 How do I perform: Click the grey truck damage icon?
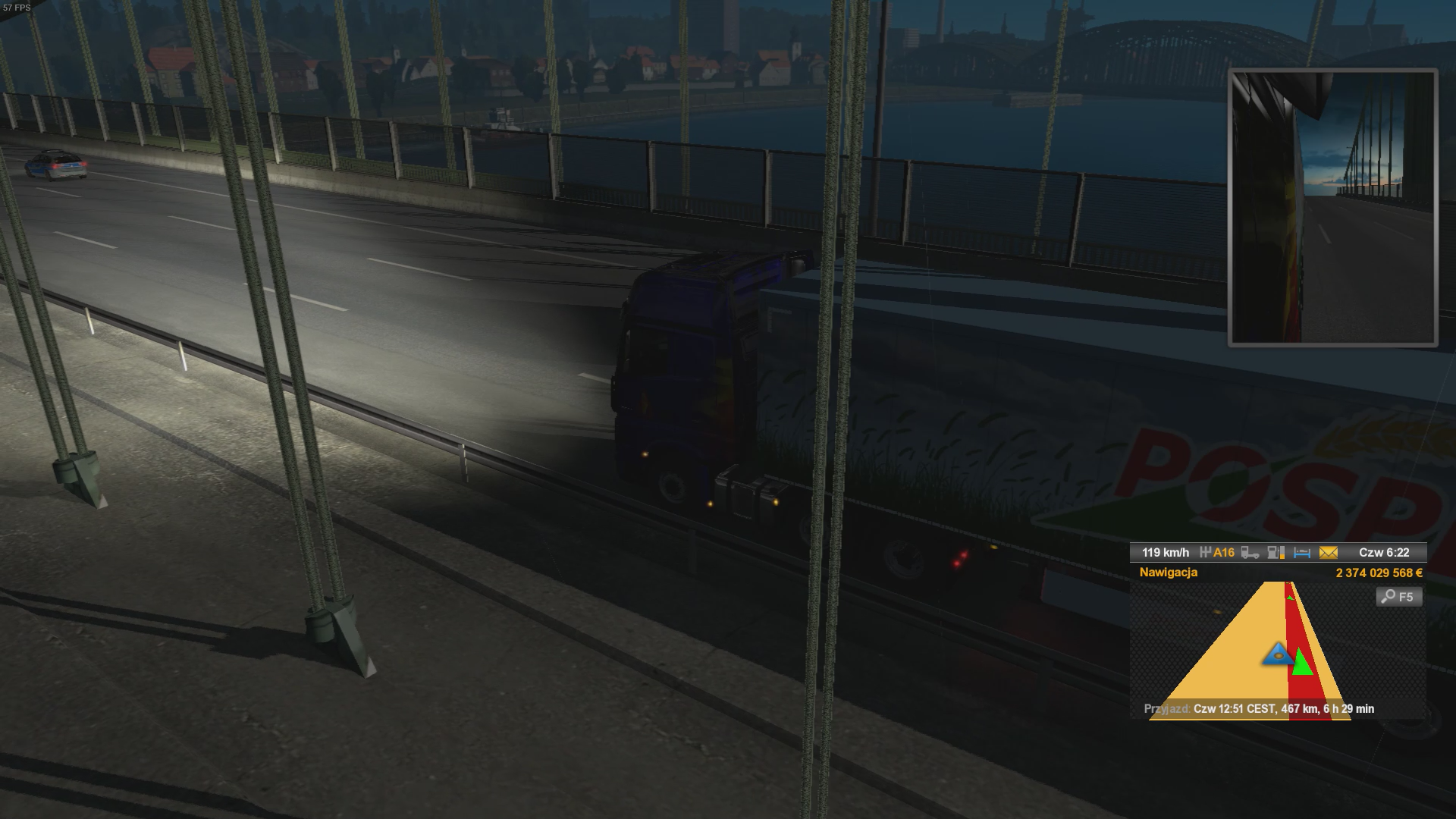coord(1250,553)
